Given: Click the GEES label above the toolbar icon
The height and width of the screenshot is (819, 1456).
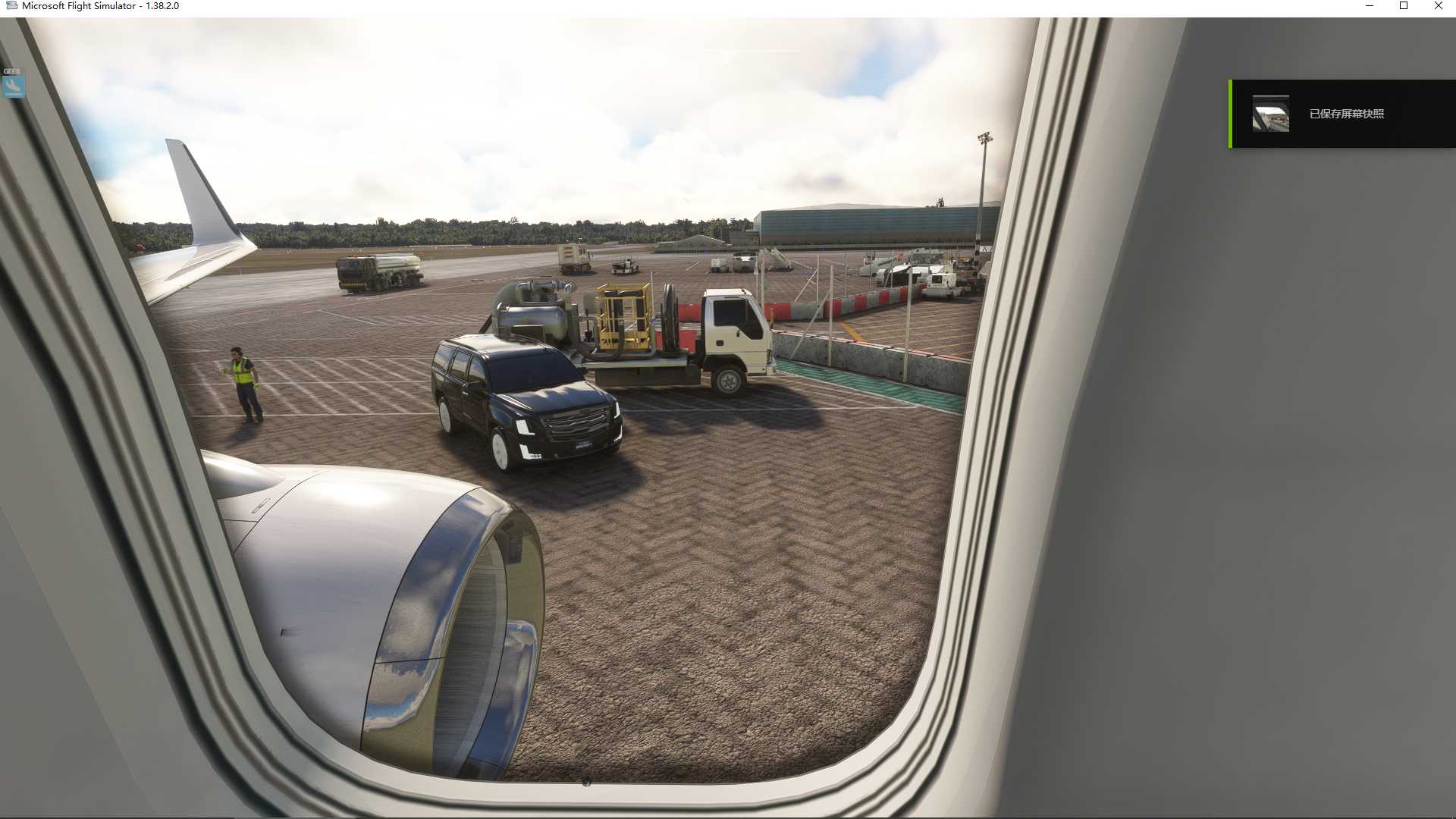Looking at the screenshot, I should point(11,71).
